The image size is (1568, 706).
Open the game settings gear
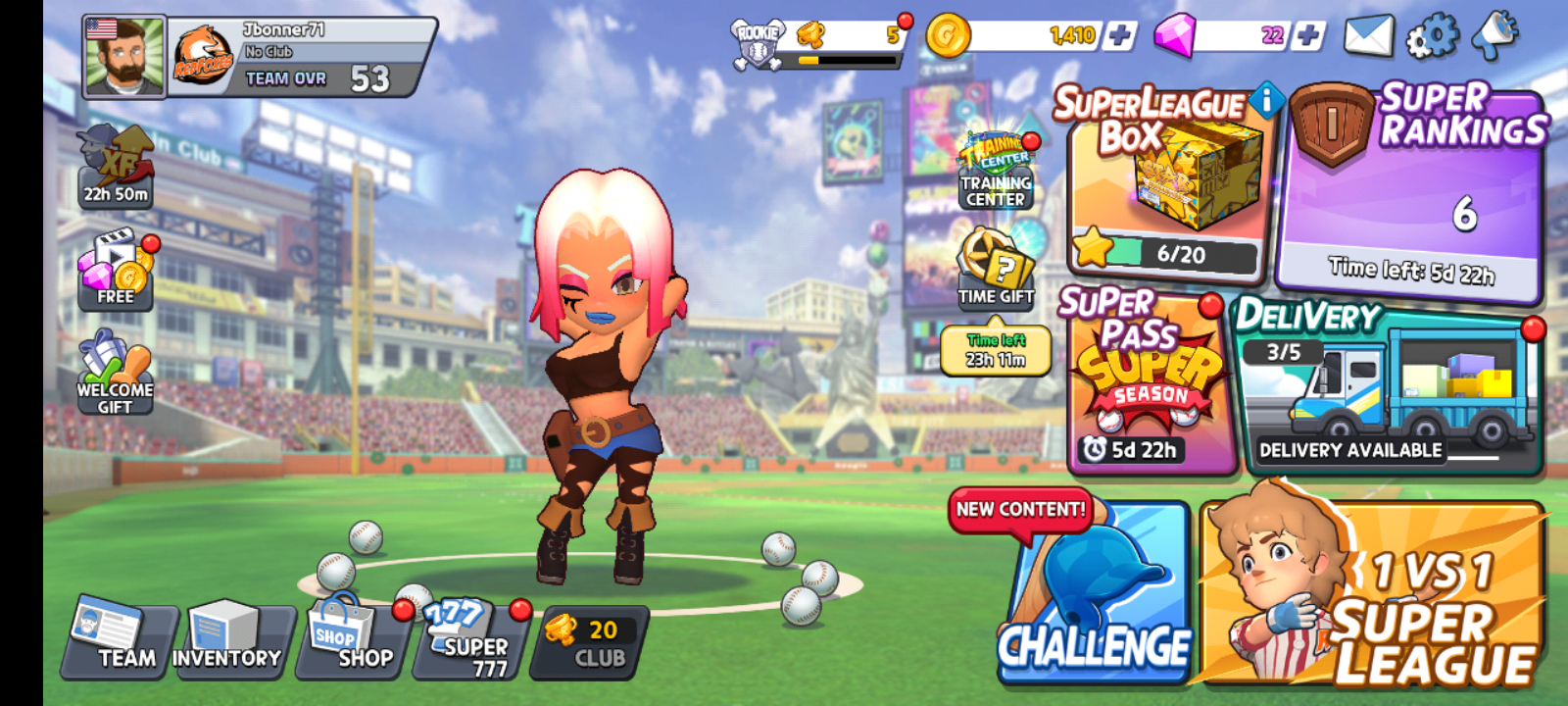click(1433, 32)
